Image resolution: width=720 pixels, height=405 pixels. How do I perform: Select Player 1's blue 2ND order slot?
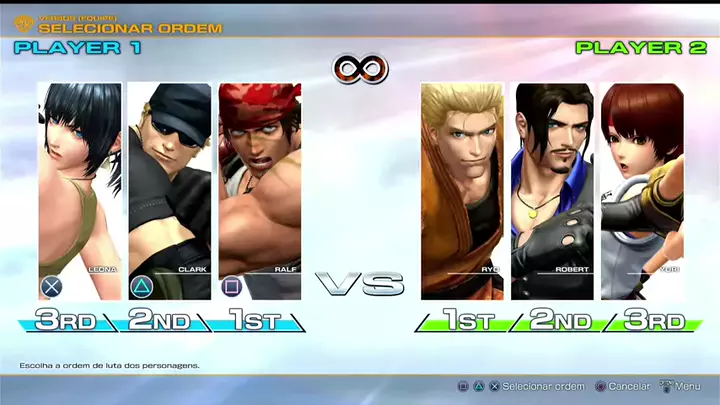[x=160, y=321]
